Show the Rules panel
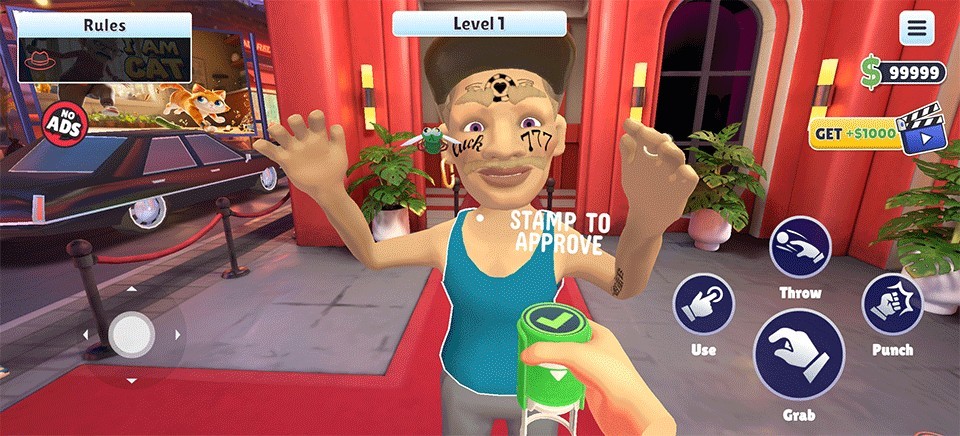Screen dimensions: 960x436 pos(105,25)
